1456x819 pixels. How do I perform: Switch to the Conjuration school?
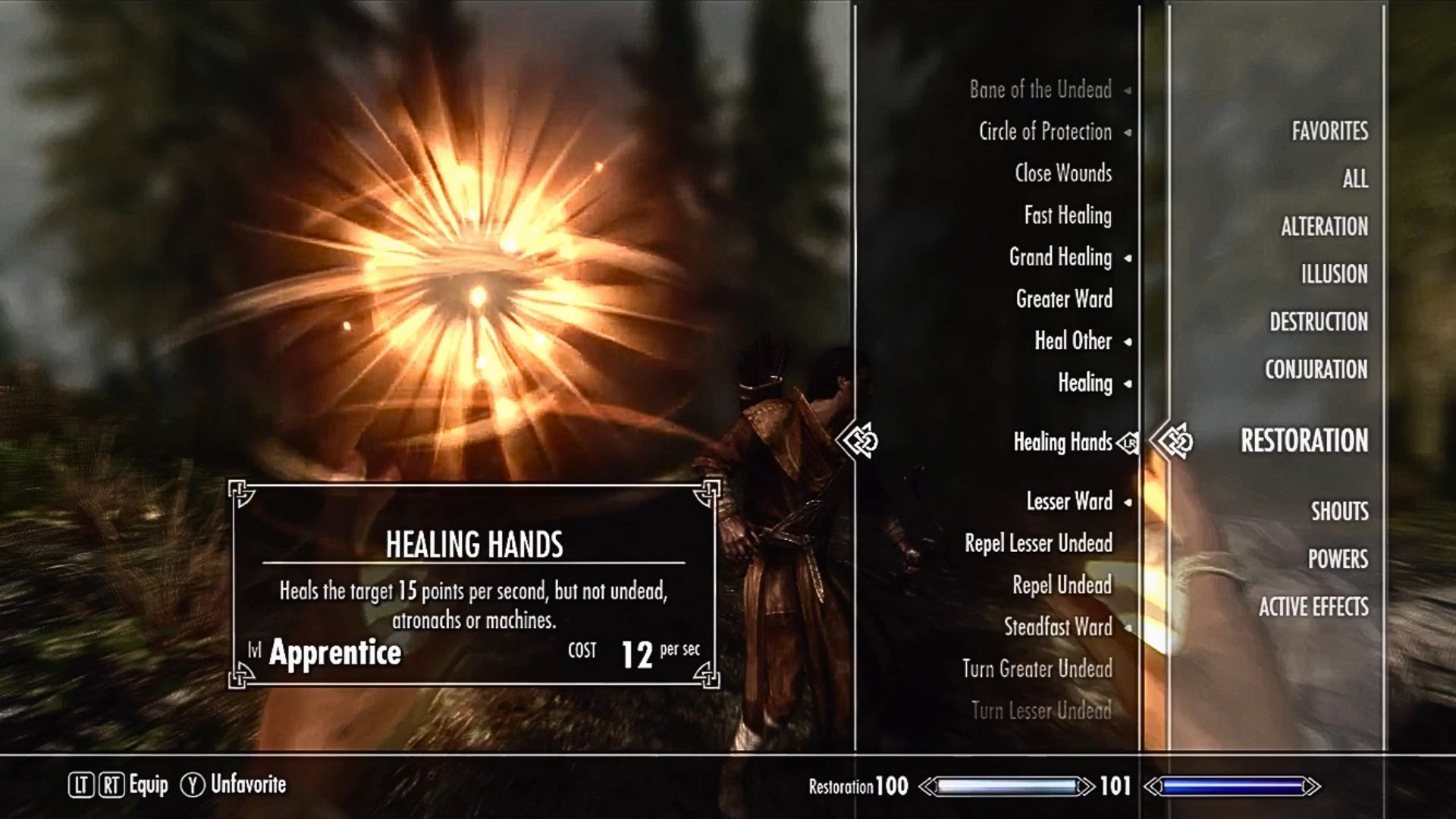coord(1316,370)
